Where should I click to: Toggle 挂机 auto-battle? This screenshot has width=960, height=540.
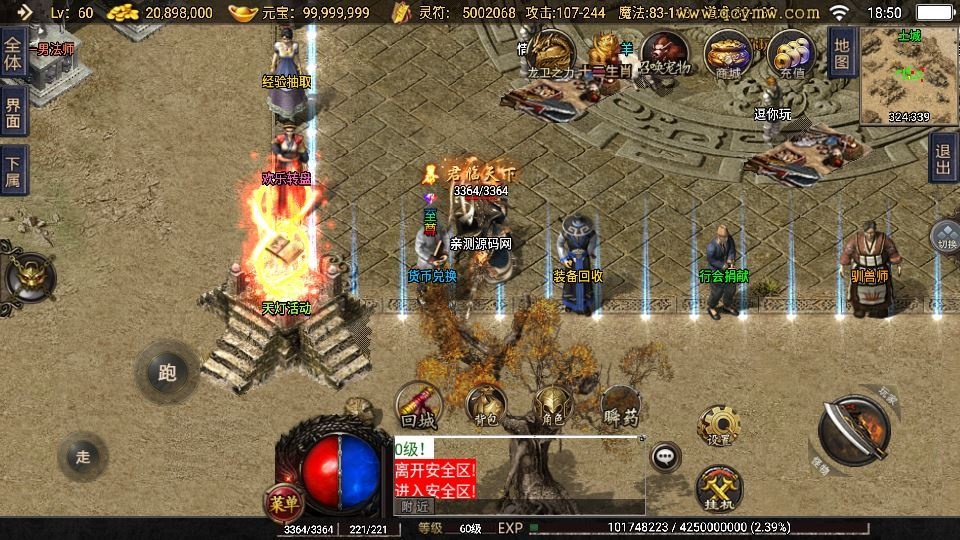pos(719,487)
